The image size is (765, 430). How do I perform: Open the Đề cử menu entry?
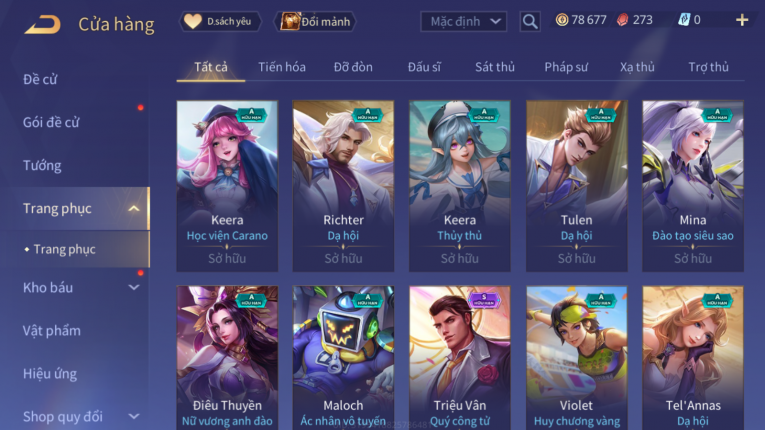coord(40,79)
